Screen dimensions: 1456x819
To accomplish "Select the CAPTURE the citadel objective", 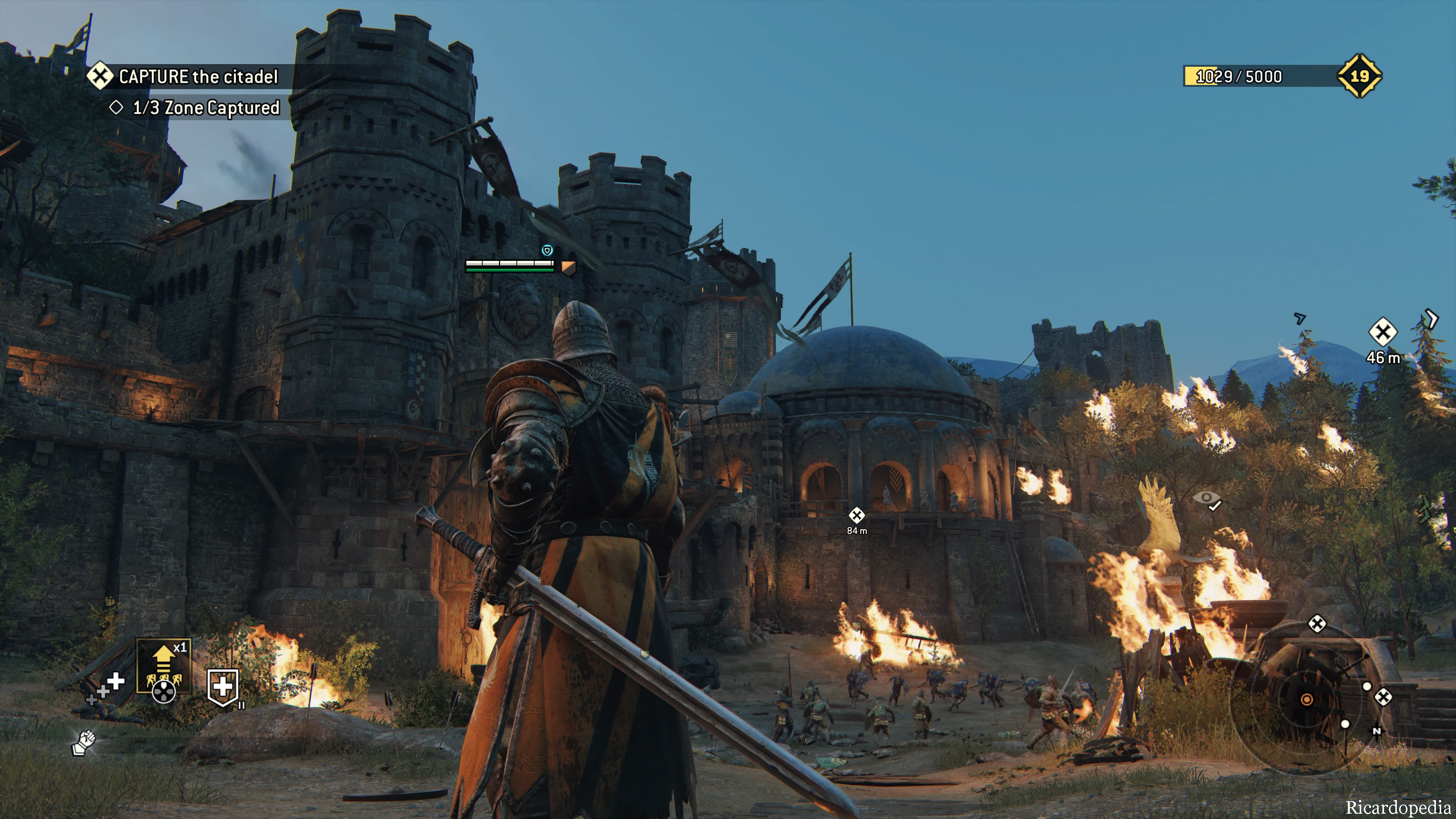I will [197, 76].
